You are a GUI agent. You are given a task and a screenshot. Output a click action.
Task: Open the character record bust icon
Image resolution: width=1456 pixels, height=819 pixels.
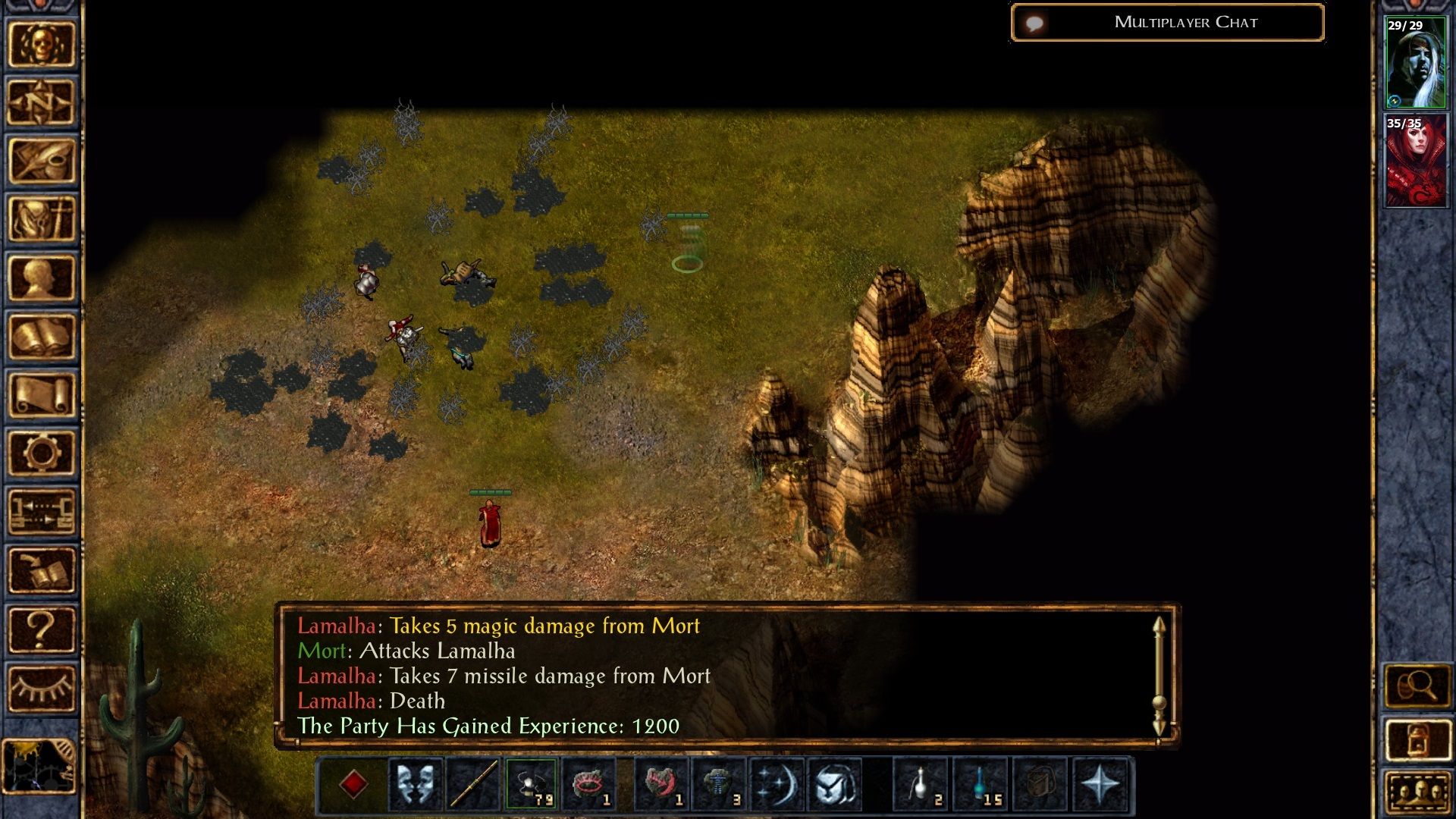click(x=42, y=278)
